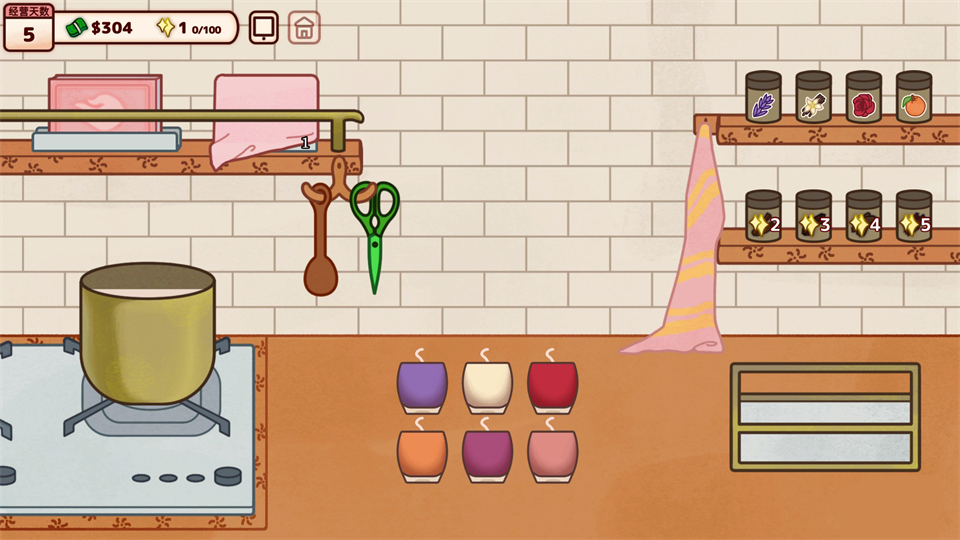Pick the magenta wax dye cup

[x=487, y=454]
